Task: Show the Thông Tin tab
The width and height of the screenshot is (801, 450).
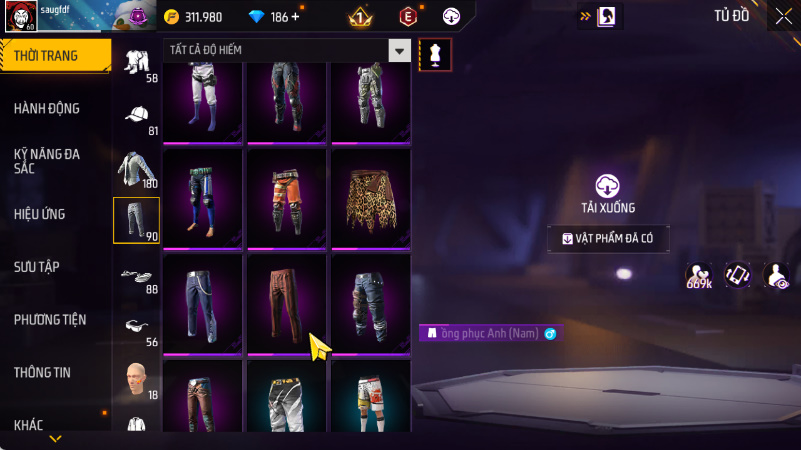Action: [44, 373]
